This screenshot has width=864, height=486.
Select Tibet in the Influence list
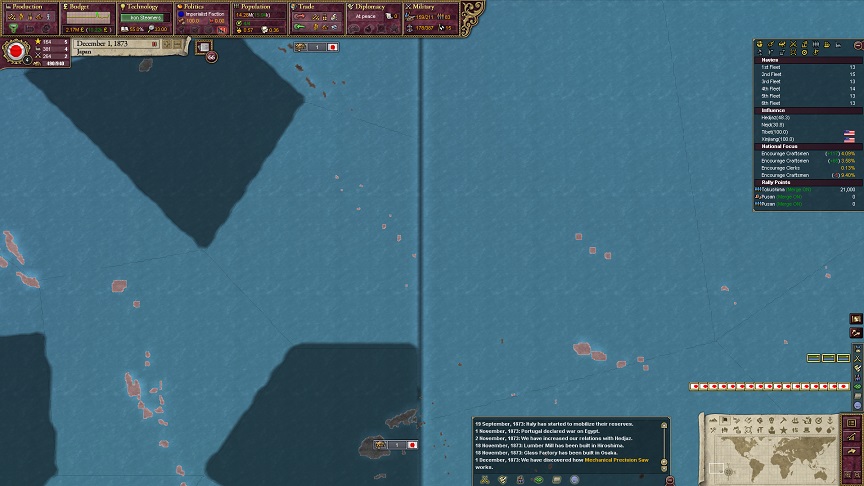(x=775, y=132)
